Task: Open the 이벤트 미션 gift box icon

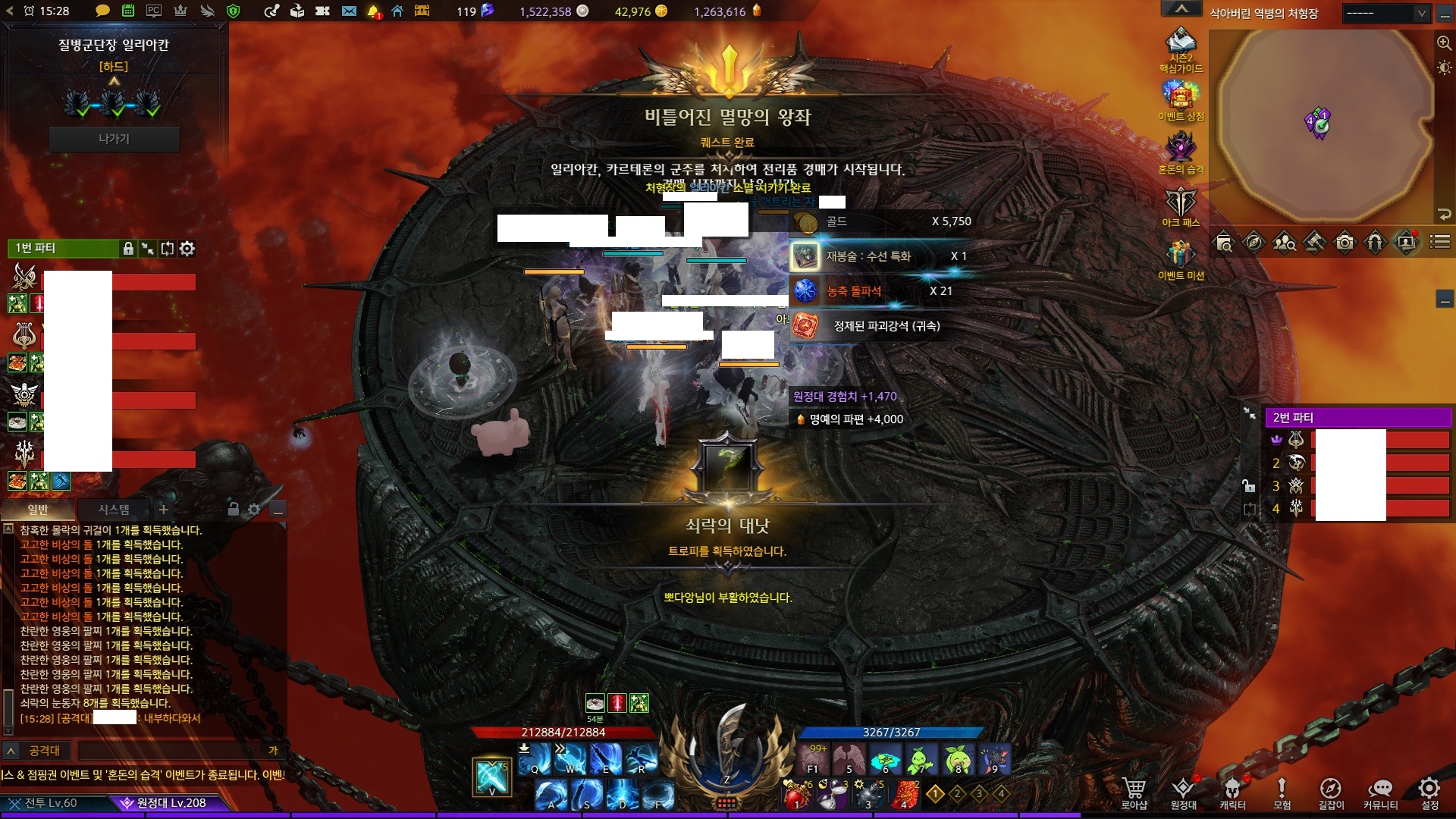Action: [1181, 256]
